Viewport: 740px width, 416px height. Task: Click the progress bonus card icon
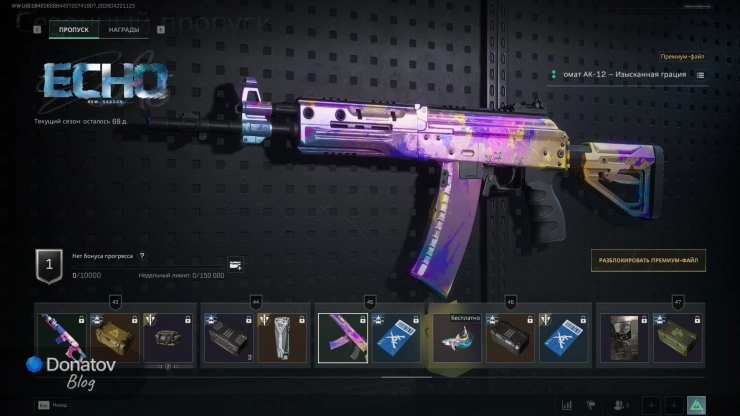(x=235, y=265)
